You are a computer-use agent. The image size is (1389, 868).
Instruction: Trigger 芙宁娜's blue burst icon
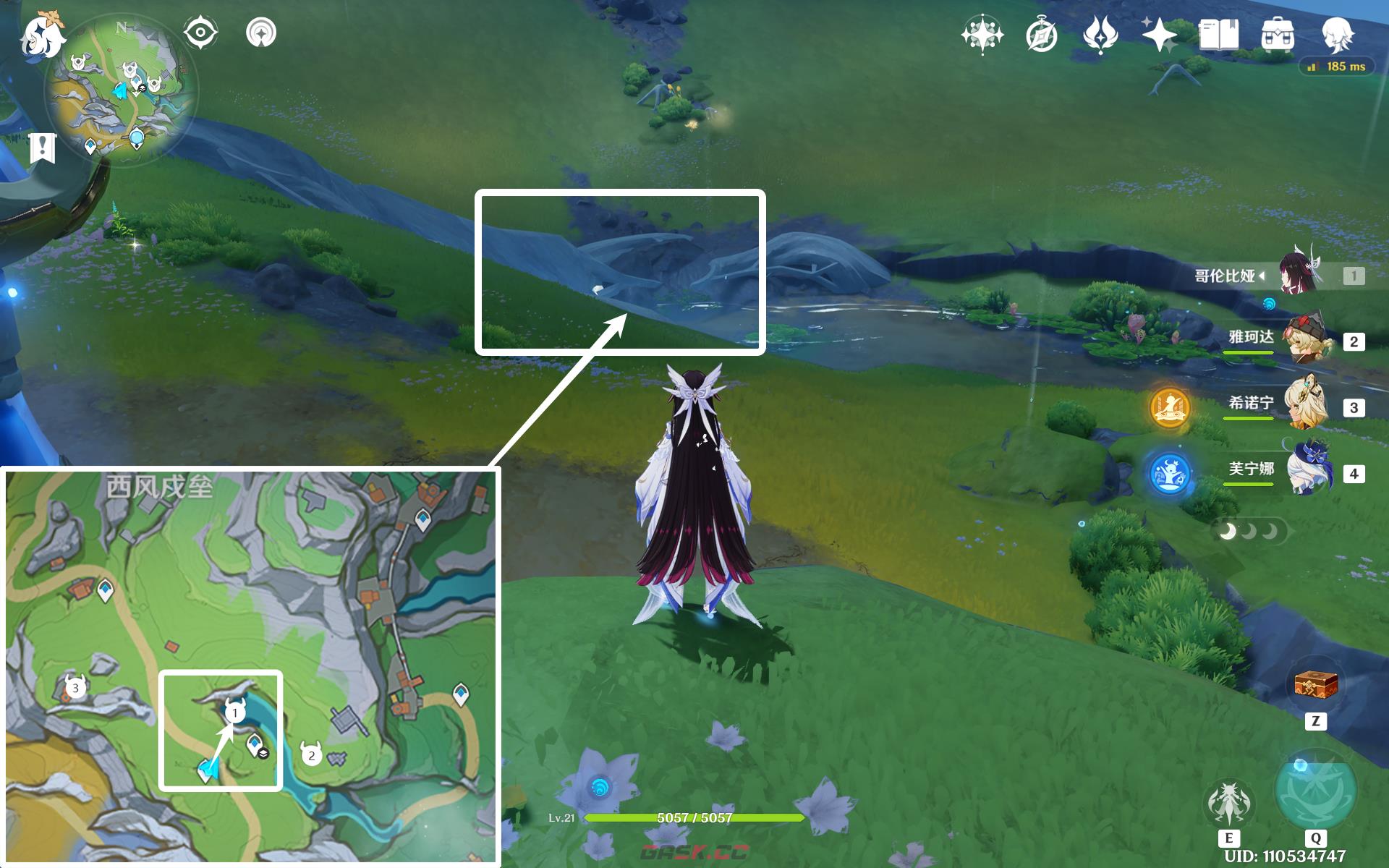click(x=1170, y=473)
